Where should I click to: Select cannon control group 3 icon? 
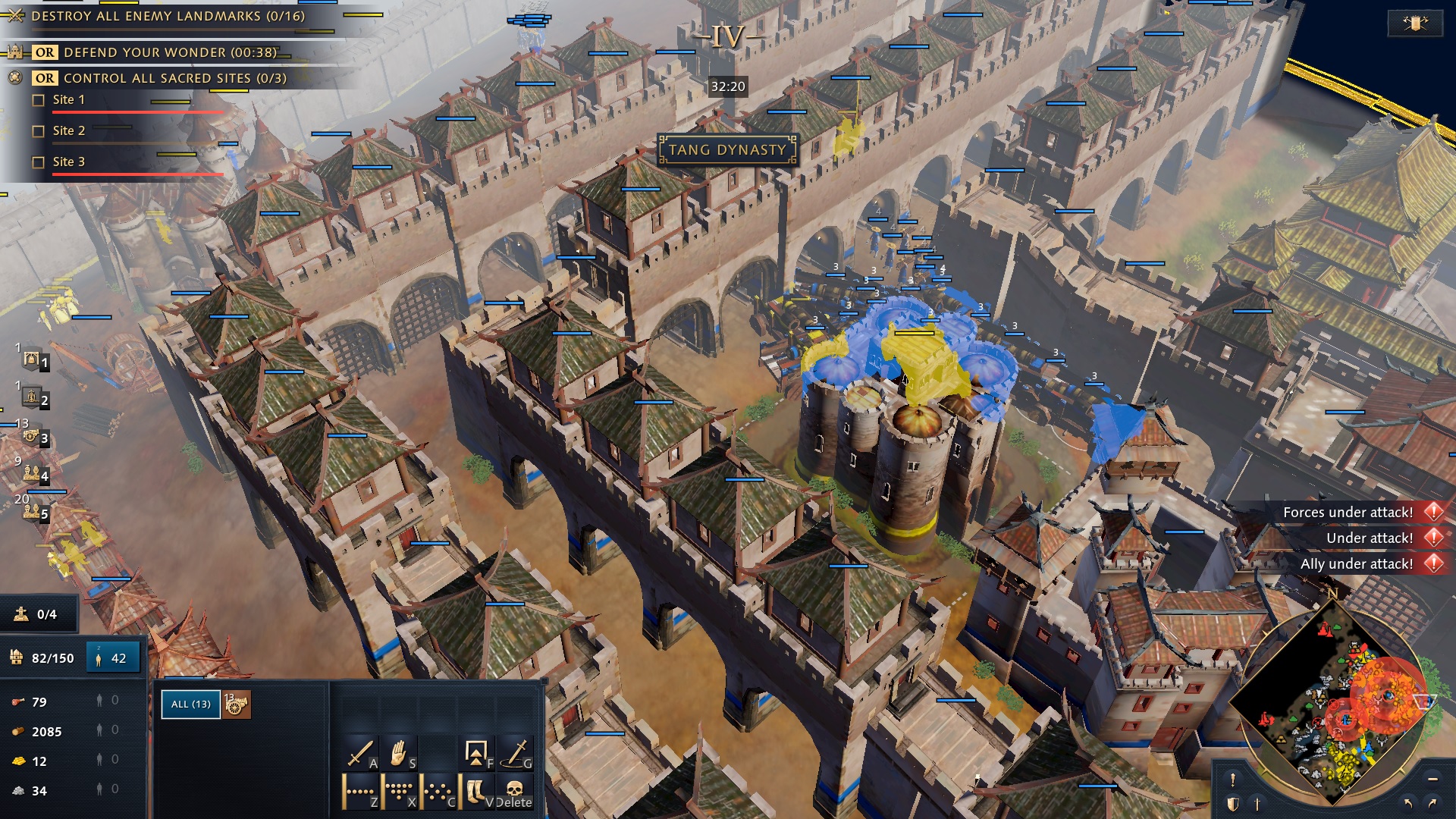(x=30, y=437)
